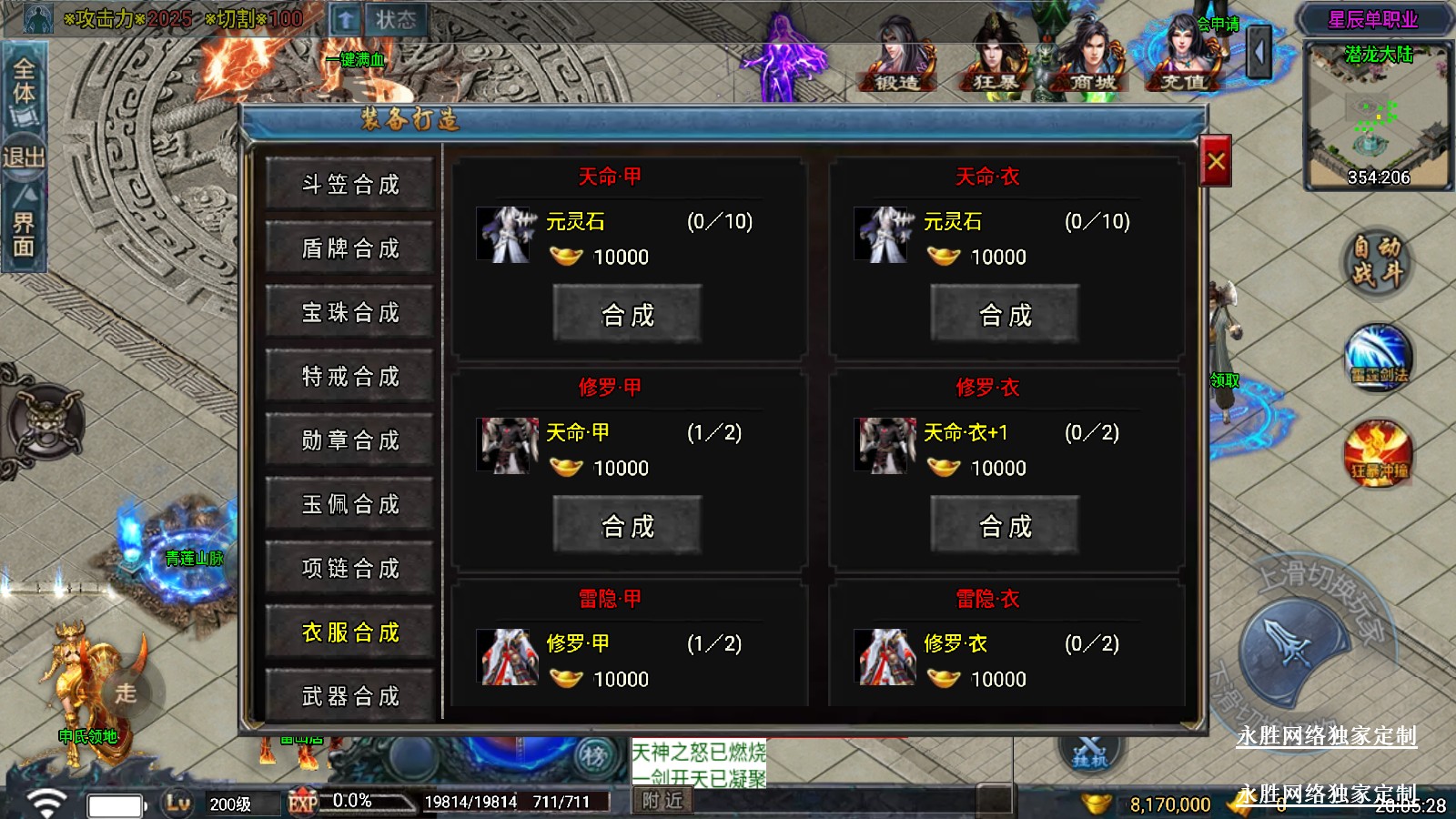Click 合成 under 天命·甲
1456x819 pixels.
click(627, 315)
